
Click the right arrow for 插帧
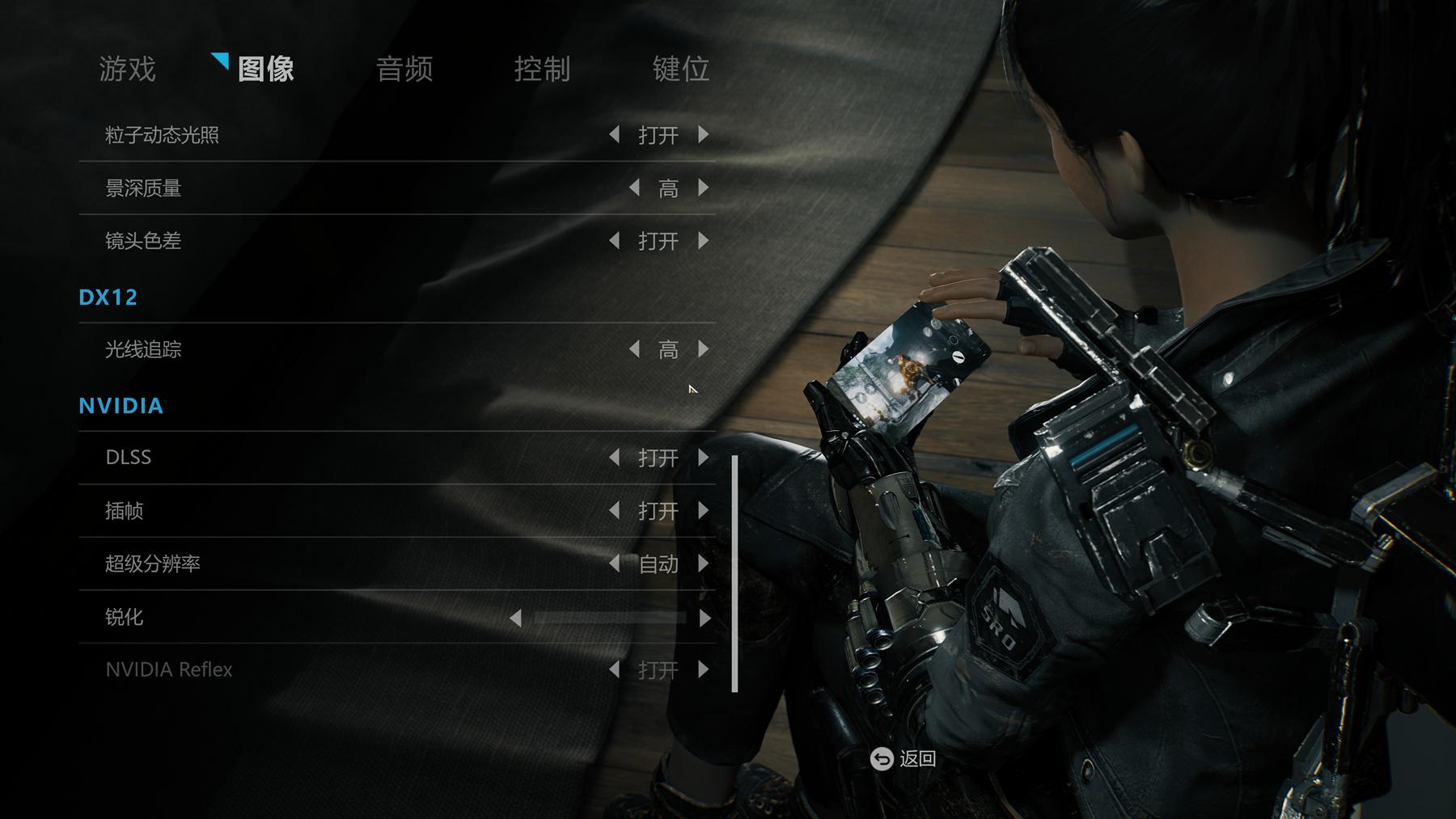coord(704,511)
